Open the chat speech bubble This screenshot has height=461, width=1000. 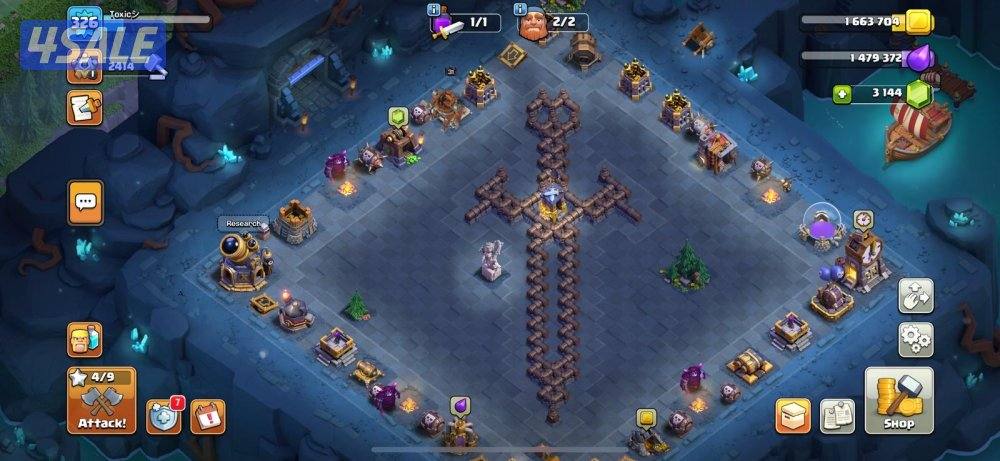point(85,203)
